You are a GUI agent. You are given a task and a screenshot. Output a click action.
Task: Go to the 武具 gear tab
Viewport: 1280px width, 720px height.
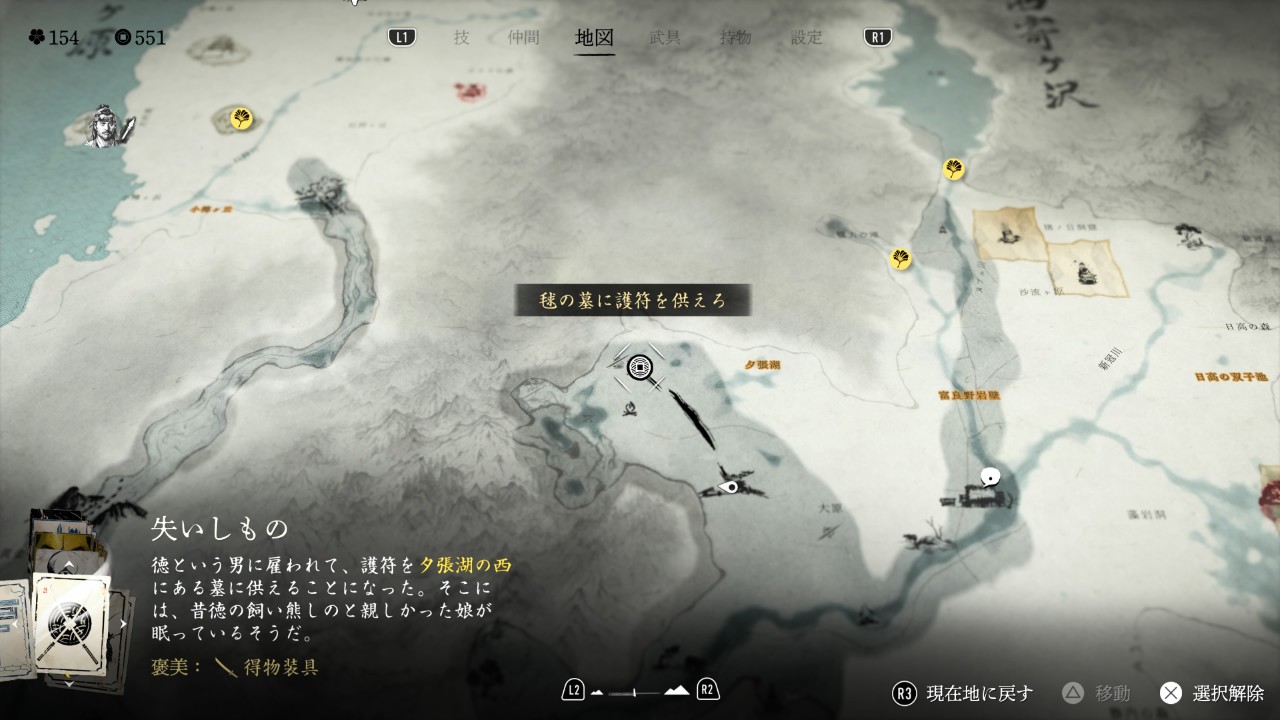[665, 38]
